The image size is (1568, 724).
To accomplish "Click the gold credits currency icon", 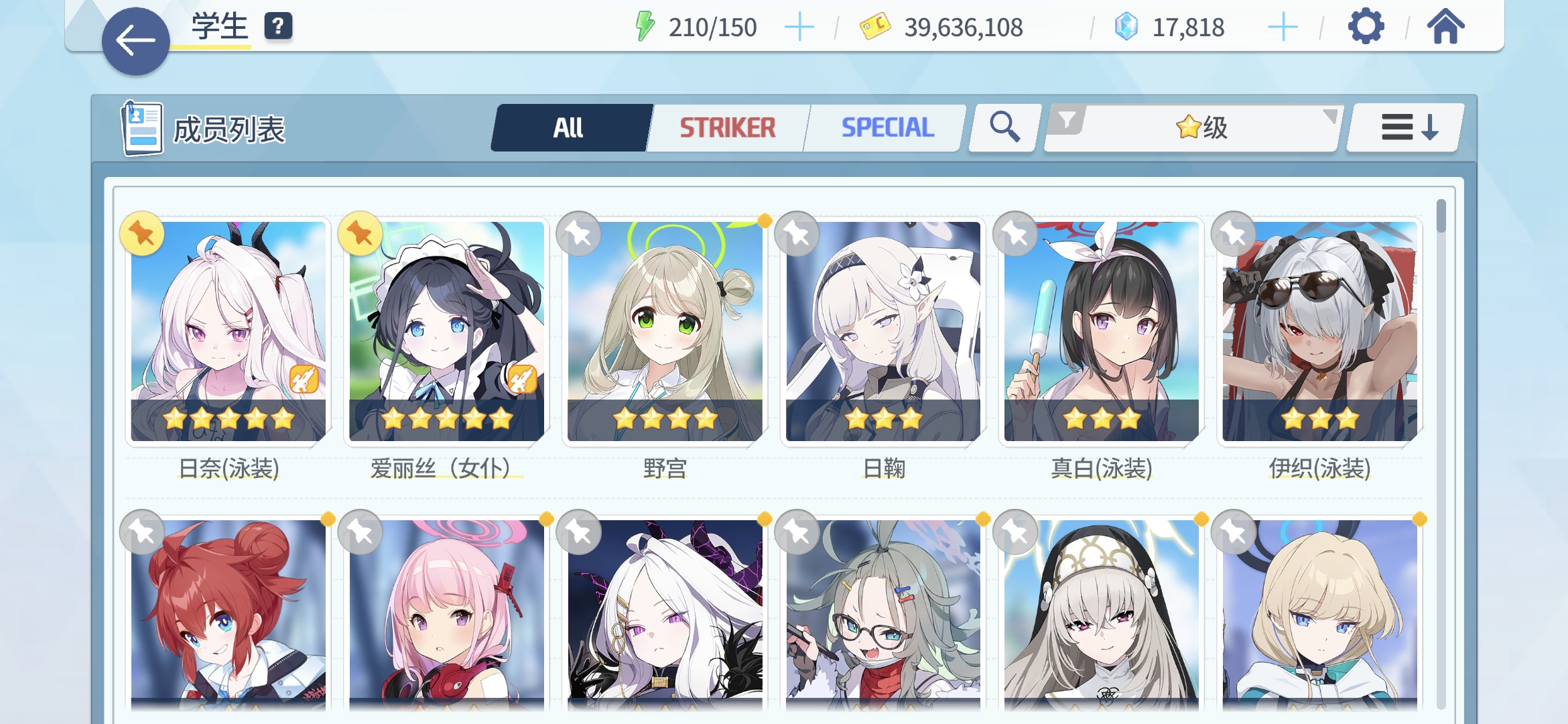I will coord(872,27).
